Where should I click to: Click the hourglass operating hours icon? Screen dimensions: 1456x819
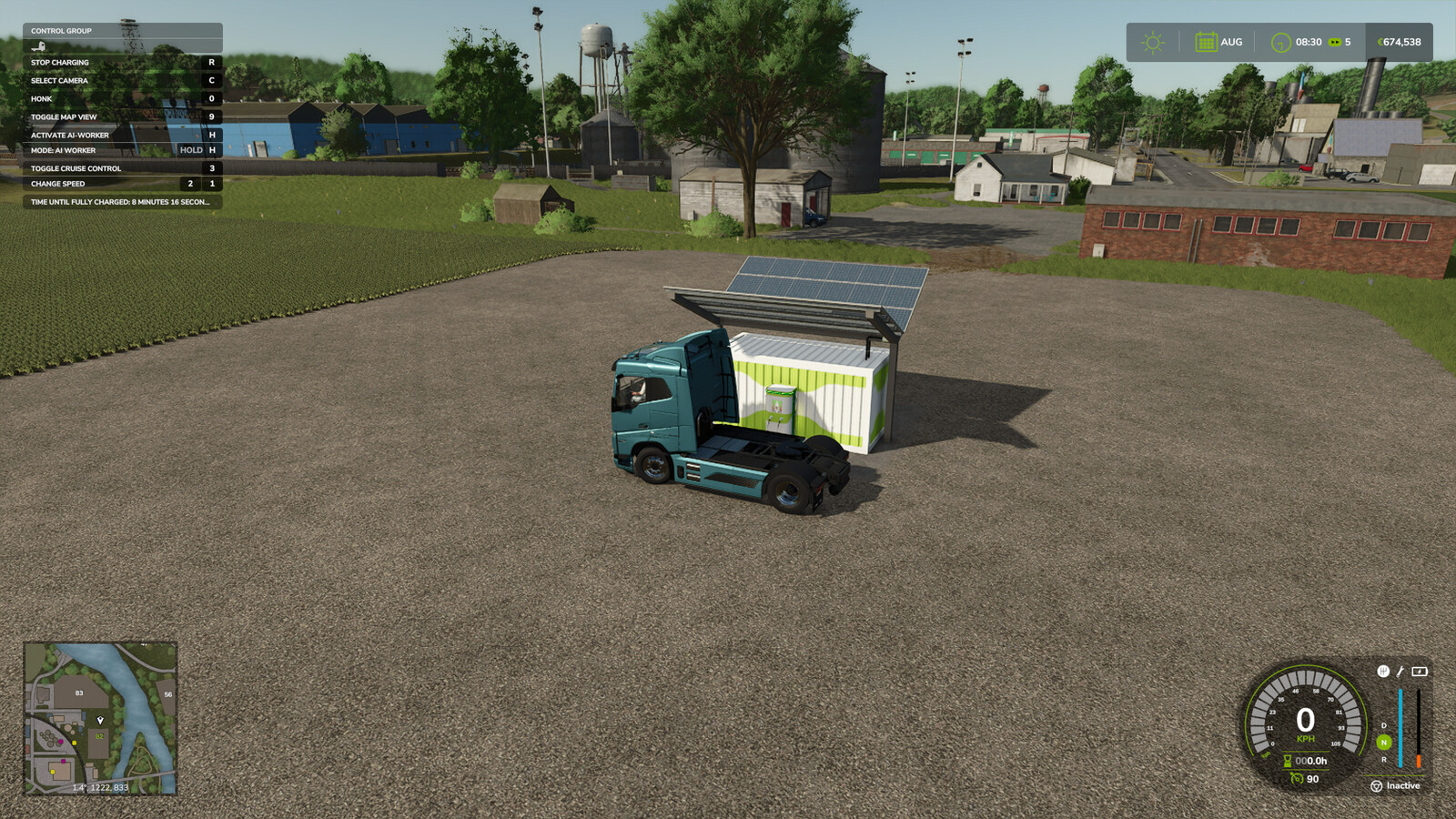[x=1287, y=761]
